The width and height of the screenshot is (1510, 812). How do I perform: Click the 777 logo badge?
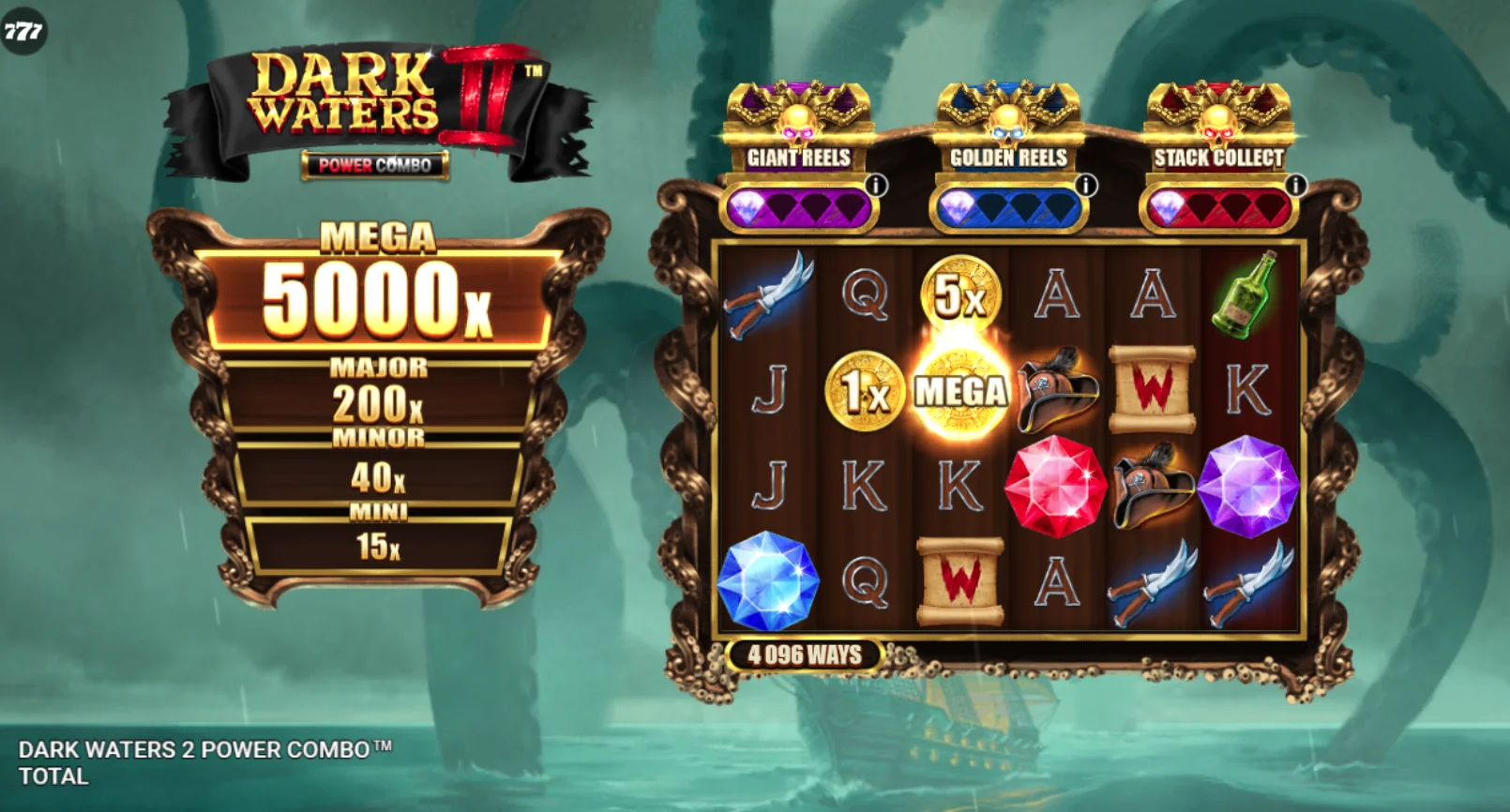point(23,31)
